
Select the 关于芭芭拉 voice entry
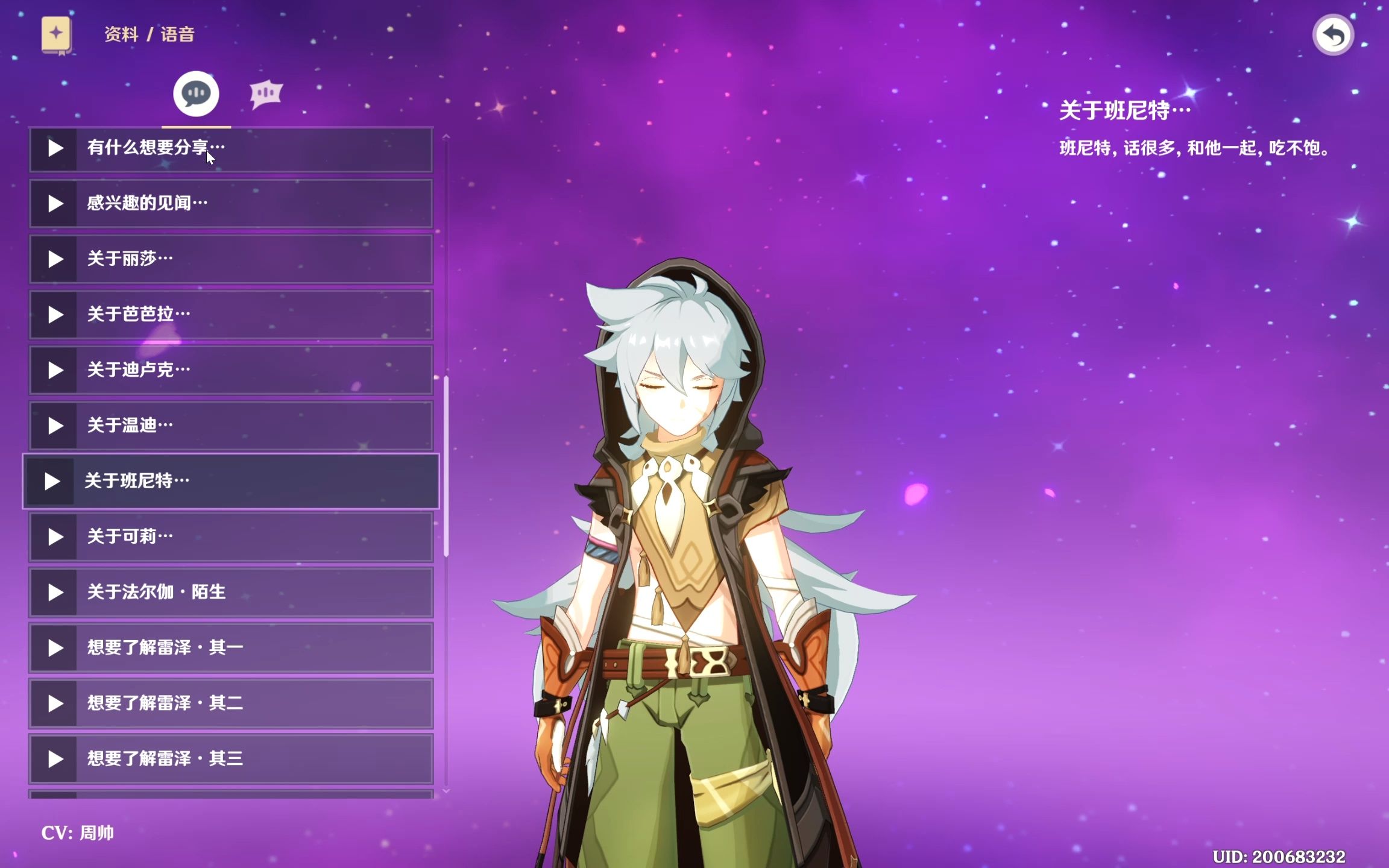point(231,315)
